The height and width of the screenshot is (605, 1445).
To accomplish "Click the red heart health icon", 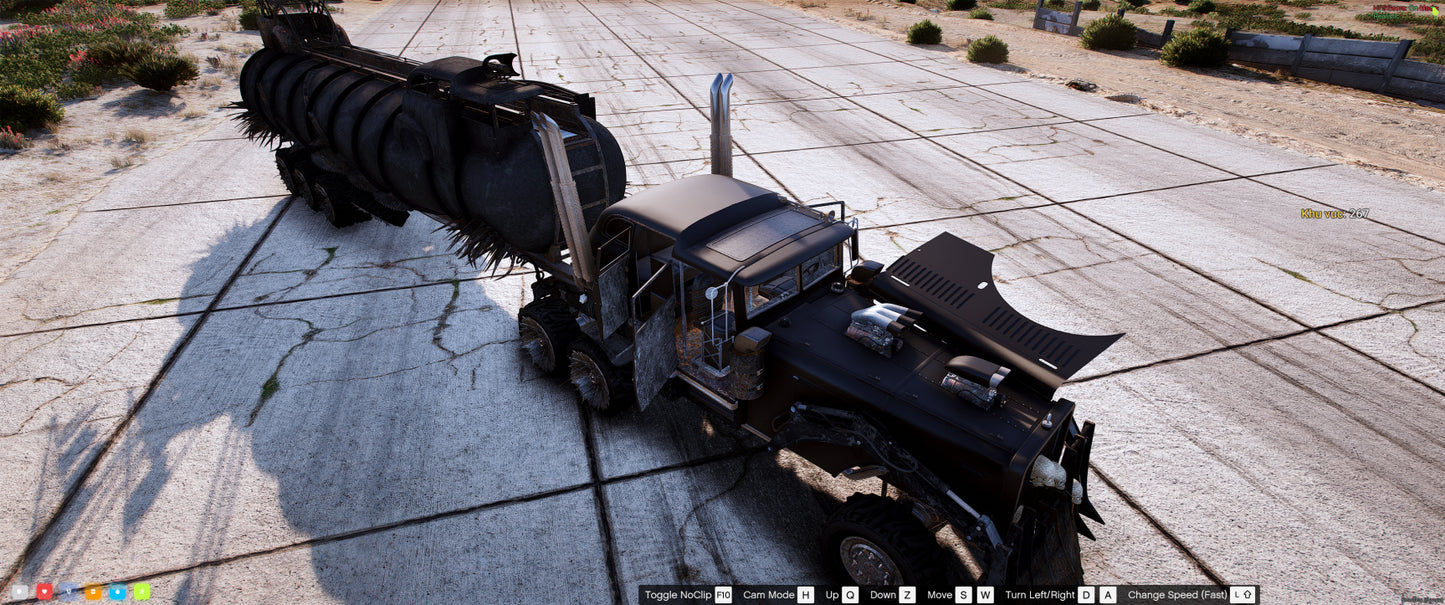I will point(44,592).
